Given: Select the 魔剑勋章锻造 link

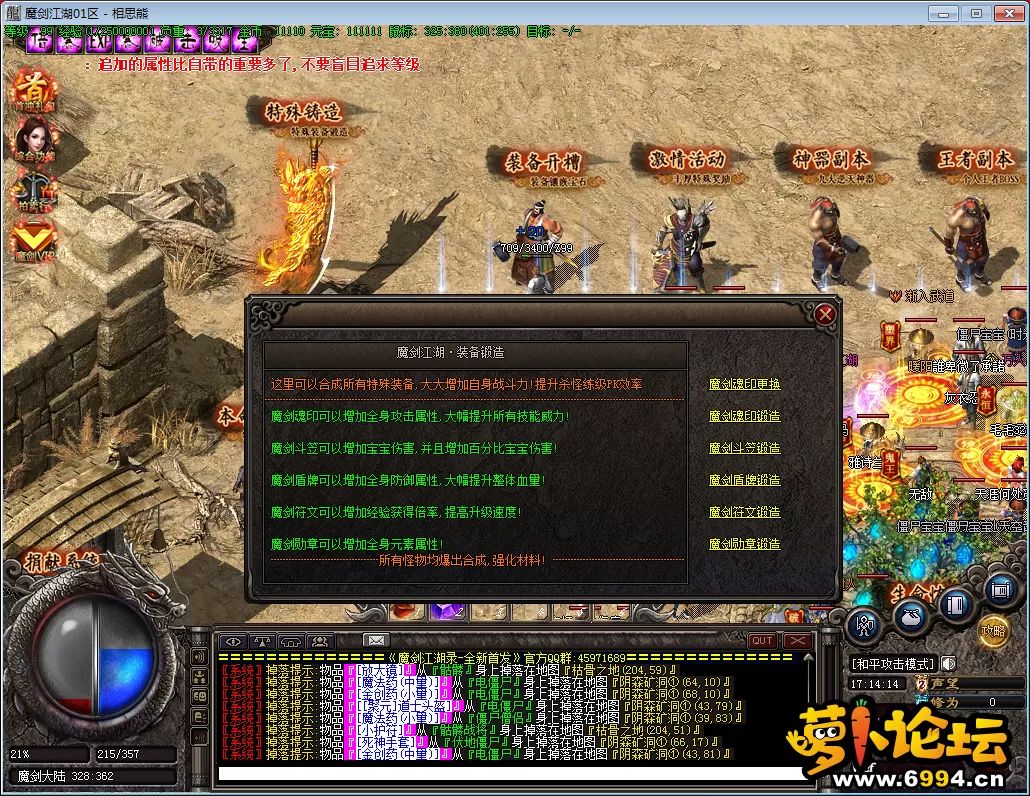Looking at the screenshot, I should [x=744, y=544].
